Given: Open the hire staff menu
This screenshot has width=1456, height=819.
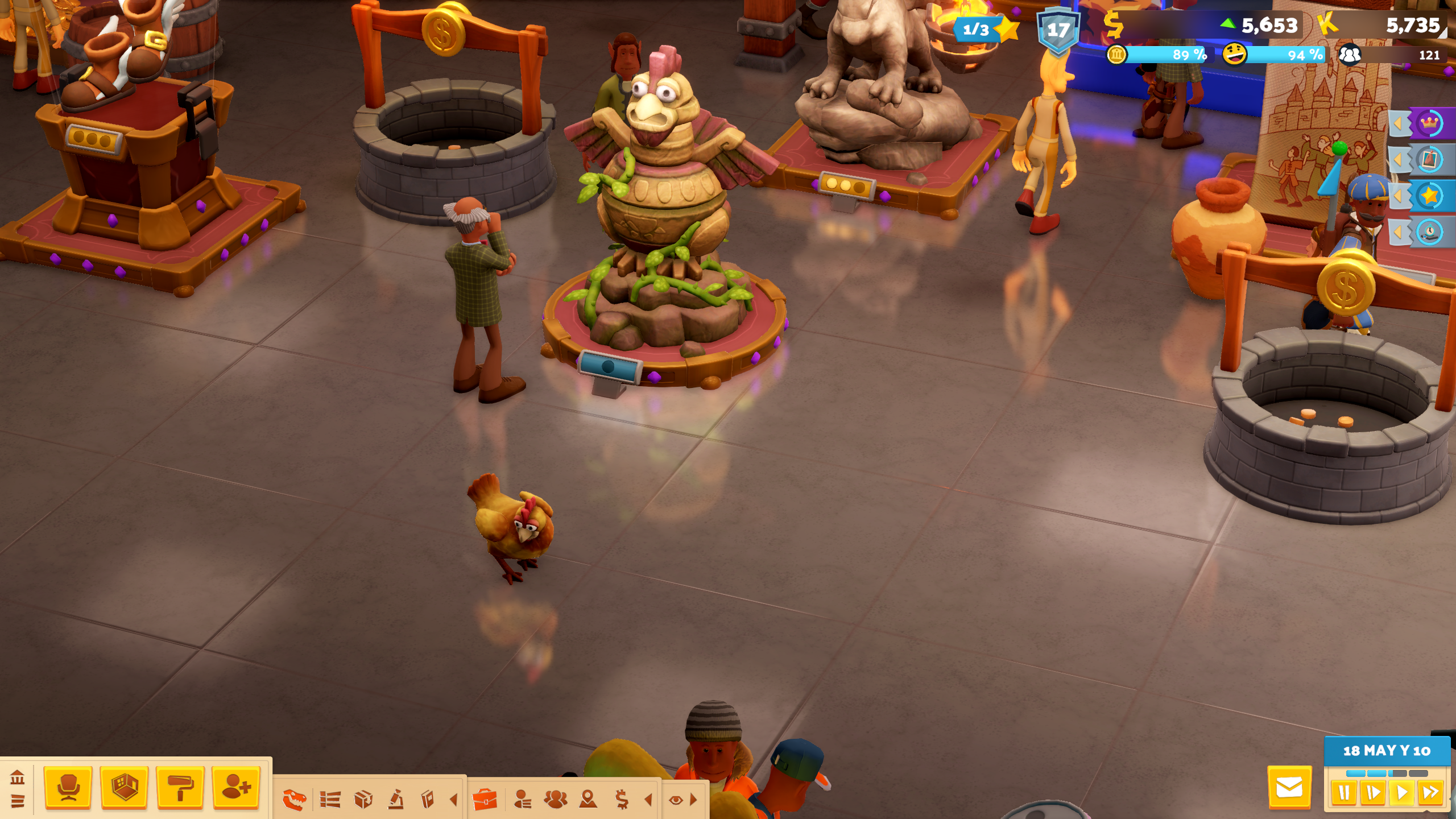Looking at the screenshot, I should tap(236, 788).
